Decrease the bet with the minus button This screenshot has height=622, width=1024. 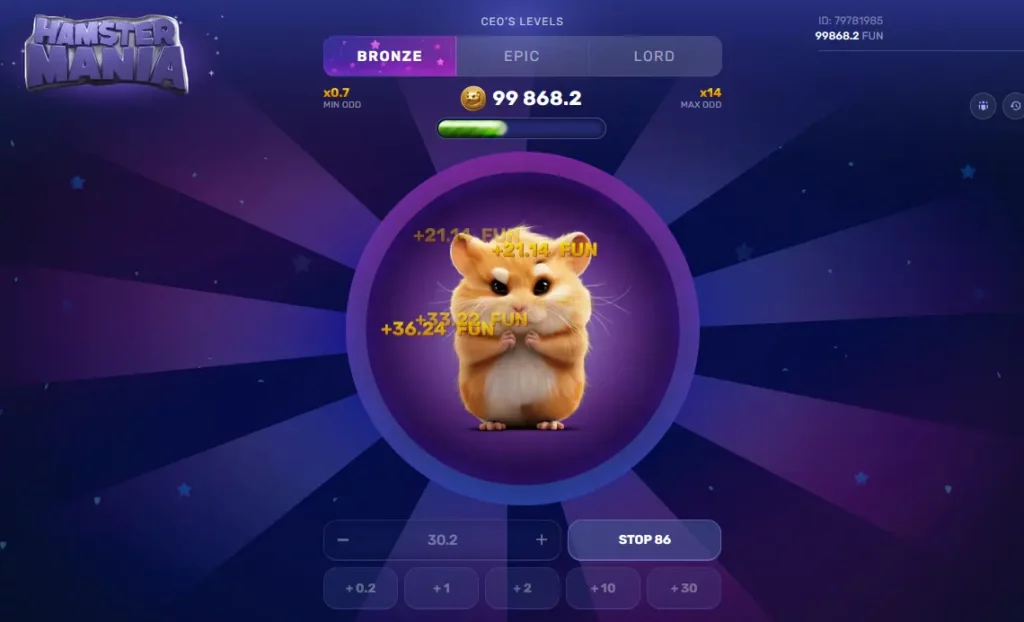343,540
